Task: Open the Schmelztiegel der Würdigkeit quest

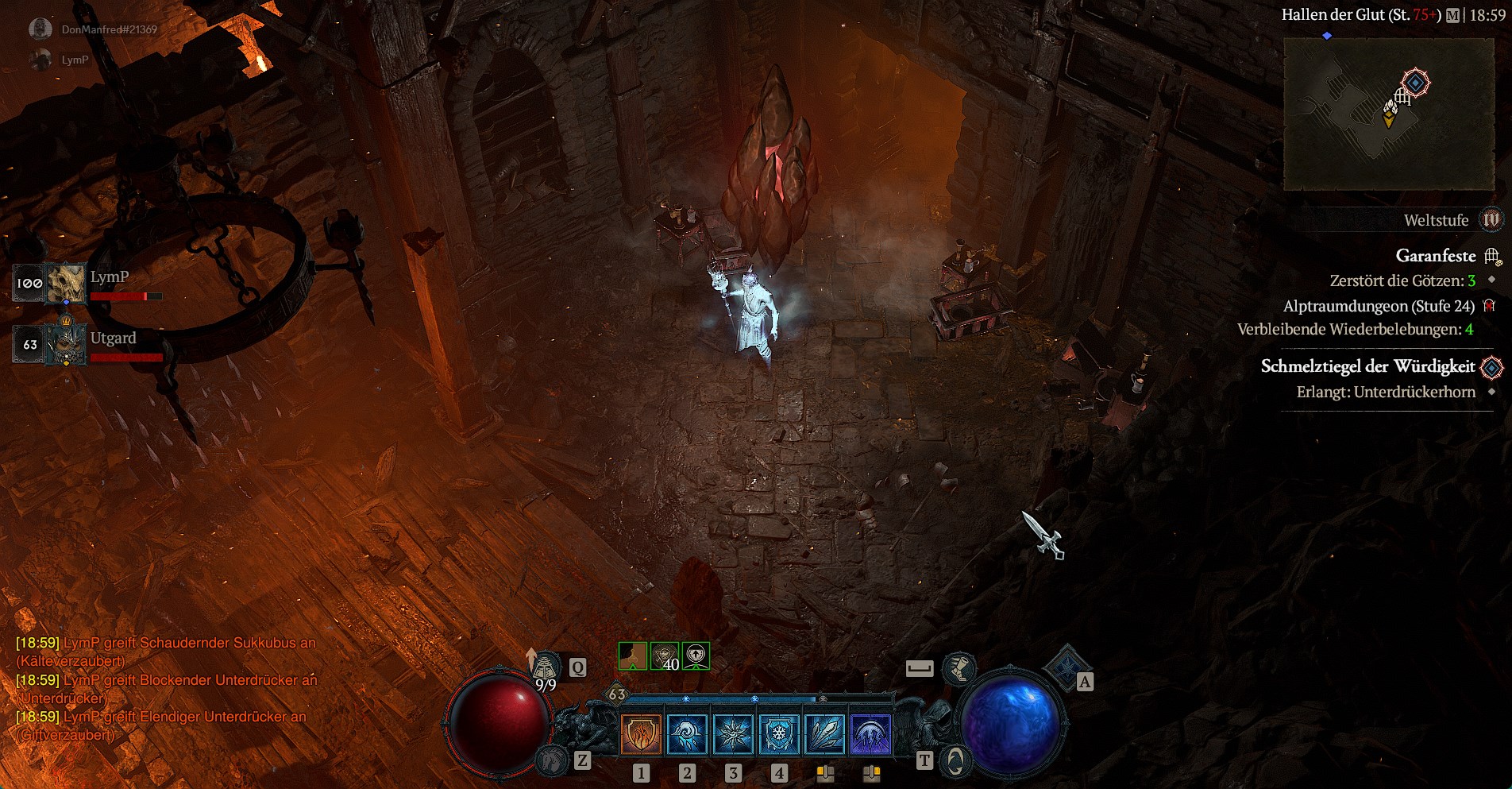Action: click(1367, 366)
